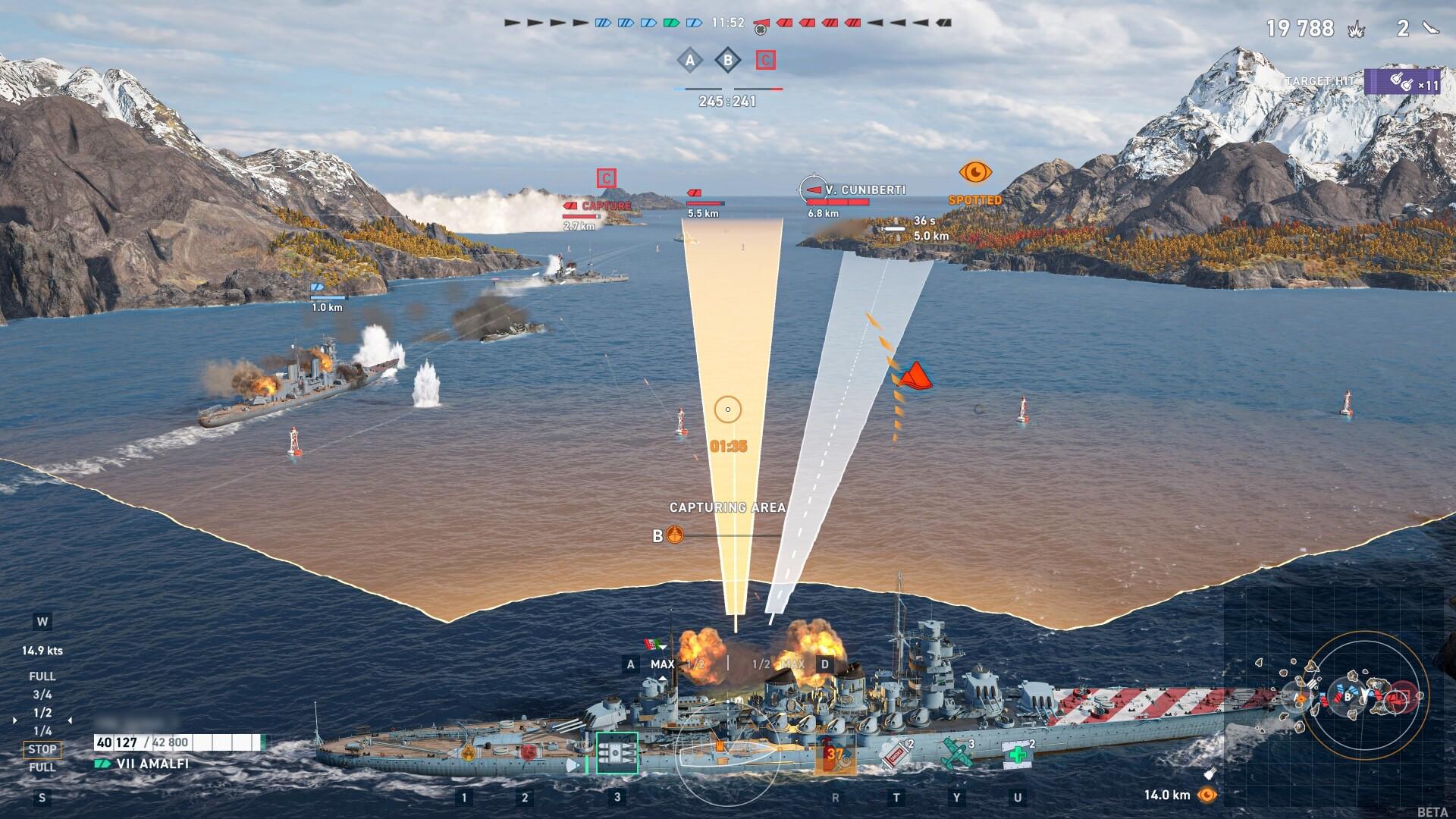The width and height of the screenshot is (1456, 819).
Task: Set engine throttle to 1/4 speed
Action: click(x=42, y=731)
